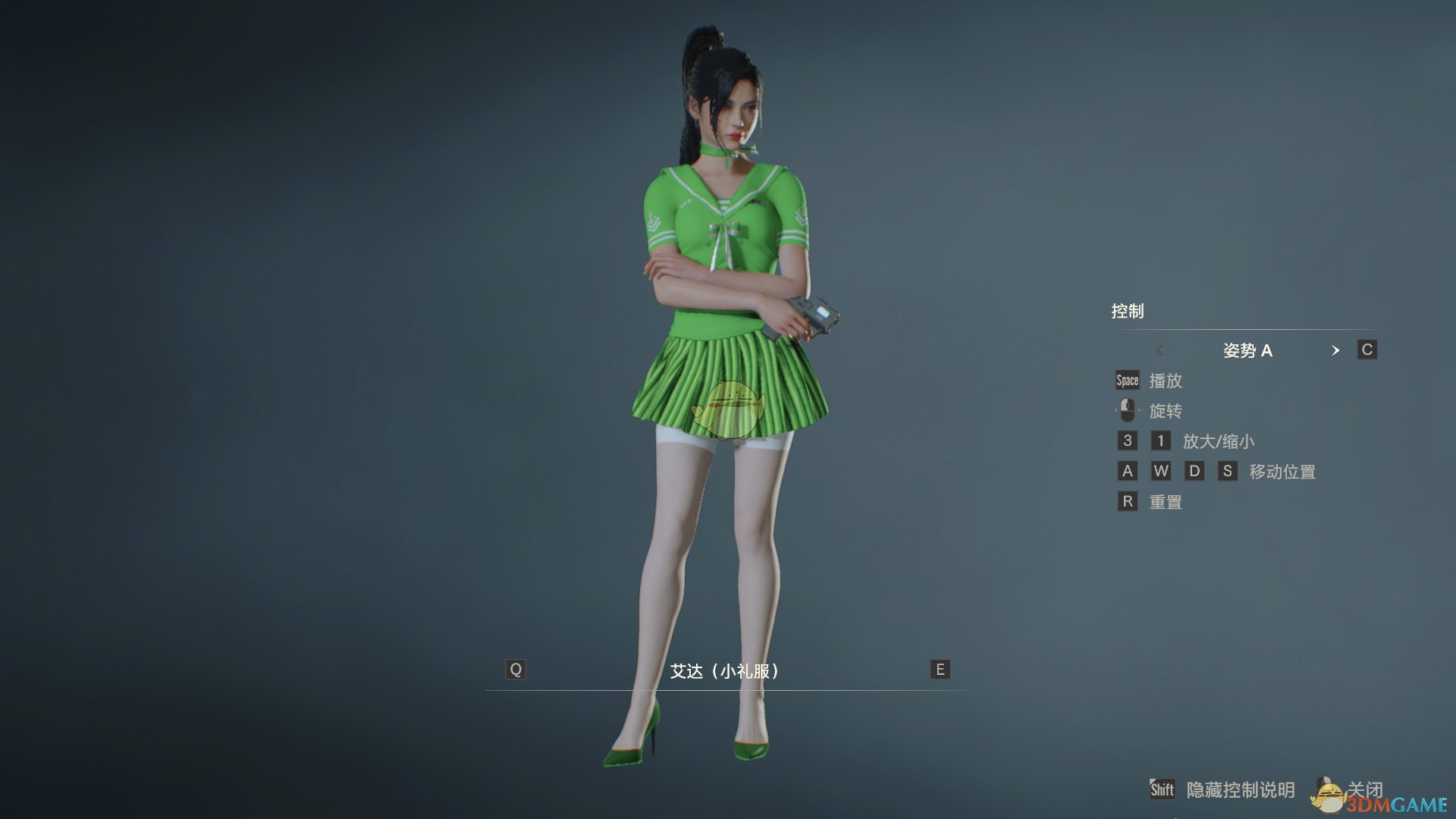Select the 1 key icon for zooming out
The height and width of the screenshot is (819, 1456).
(1162, 441)
